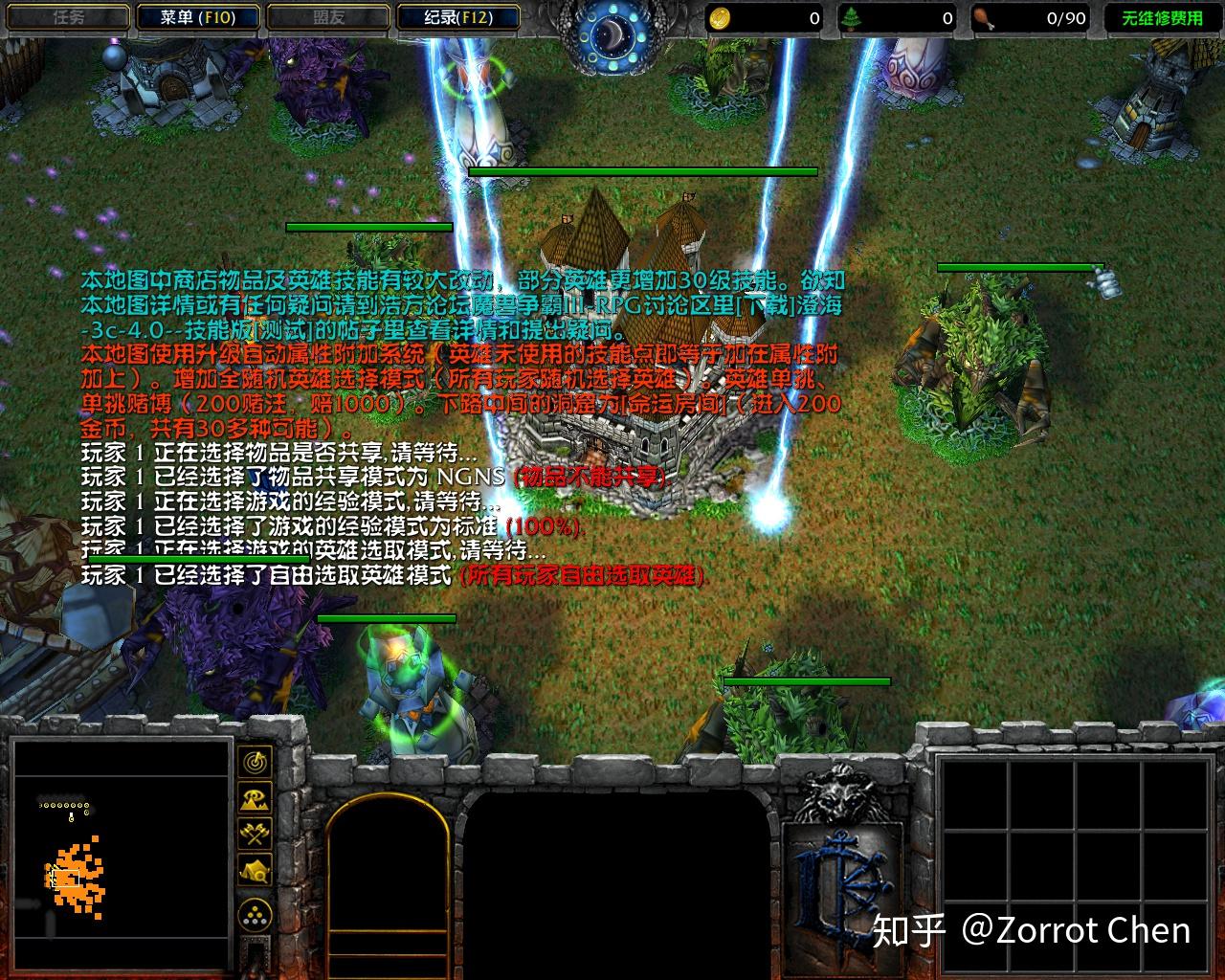Click the gold coin resource icon
The height and width of the screenshot is (980, 1225).
click(721, 16)
